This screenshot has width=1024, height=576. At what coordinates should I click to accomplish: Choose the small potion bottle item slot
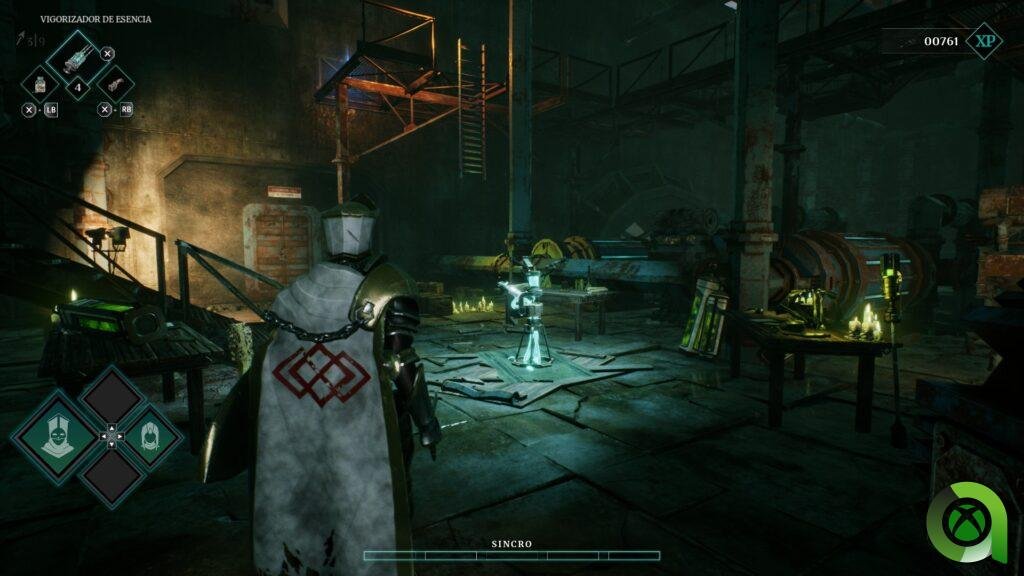click(x=39, y=83)
